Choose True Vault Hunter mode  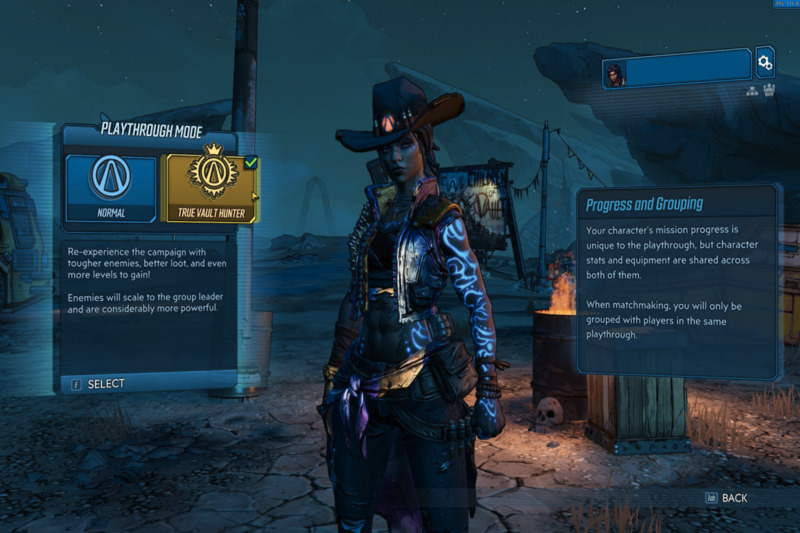click(210, 188)
